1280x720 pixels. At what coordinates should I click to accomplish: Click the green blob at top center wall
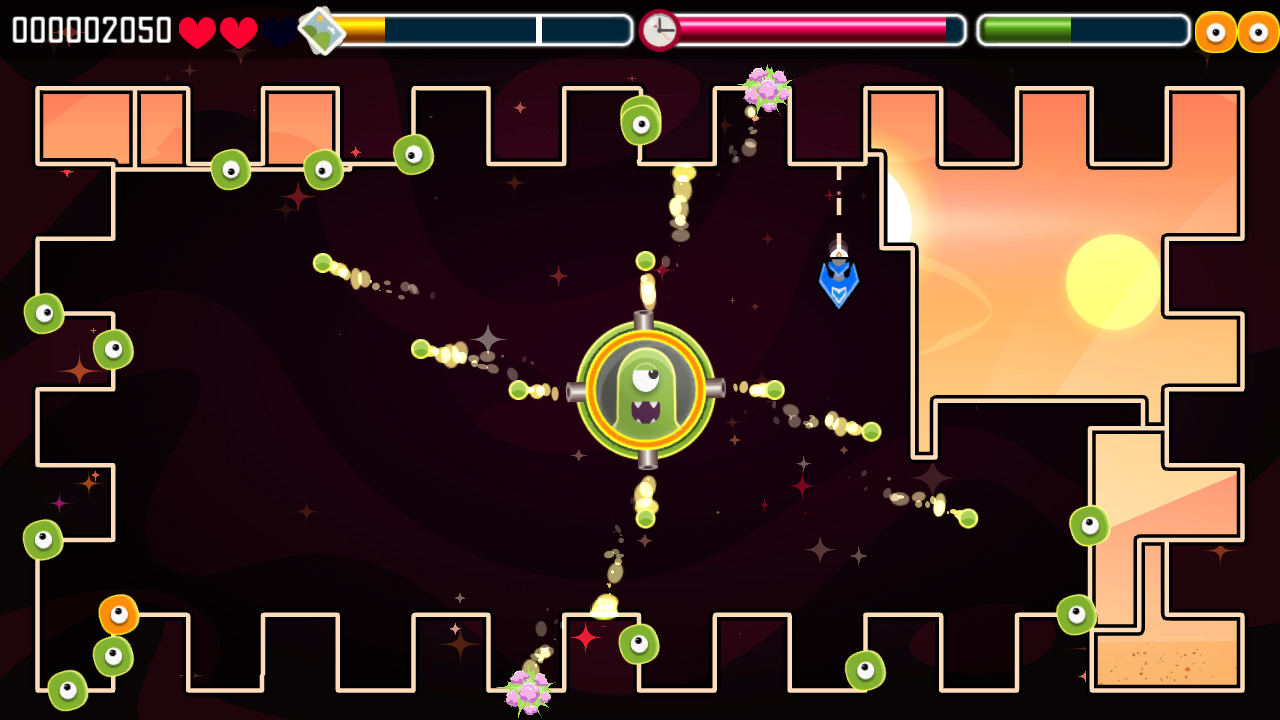click(x=641, y=119)
